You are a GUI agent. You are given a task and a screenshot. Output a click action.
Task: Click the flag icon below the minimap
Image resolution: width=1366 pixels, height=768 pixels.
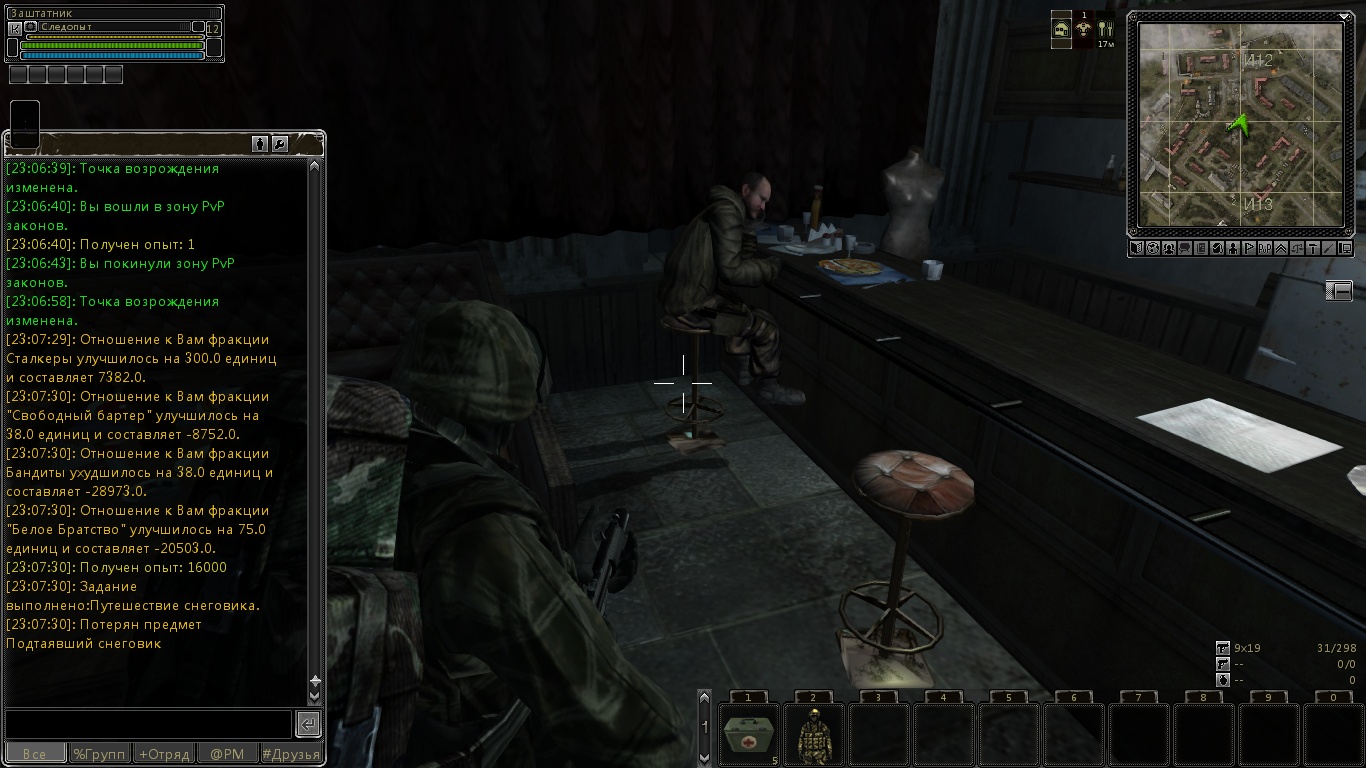1249,248
